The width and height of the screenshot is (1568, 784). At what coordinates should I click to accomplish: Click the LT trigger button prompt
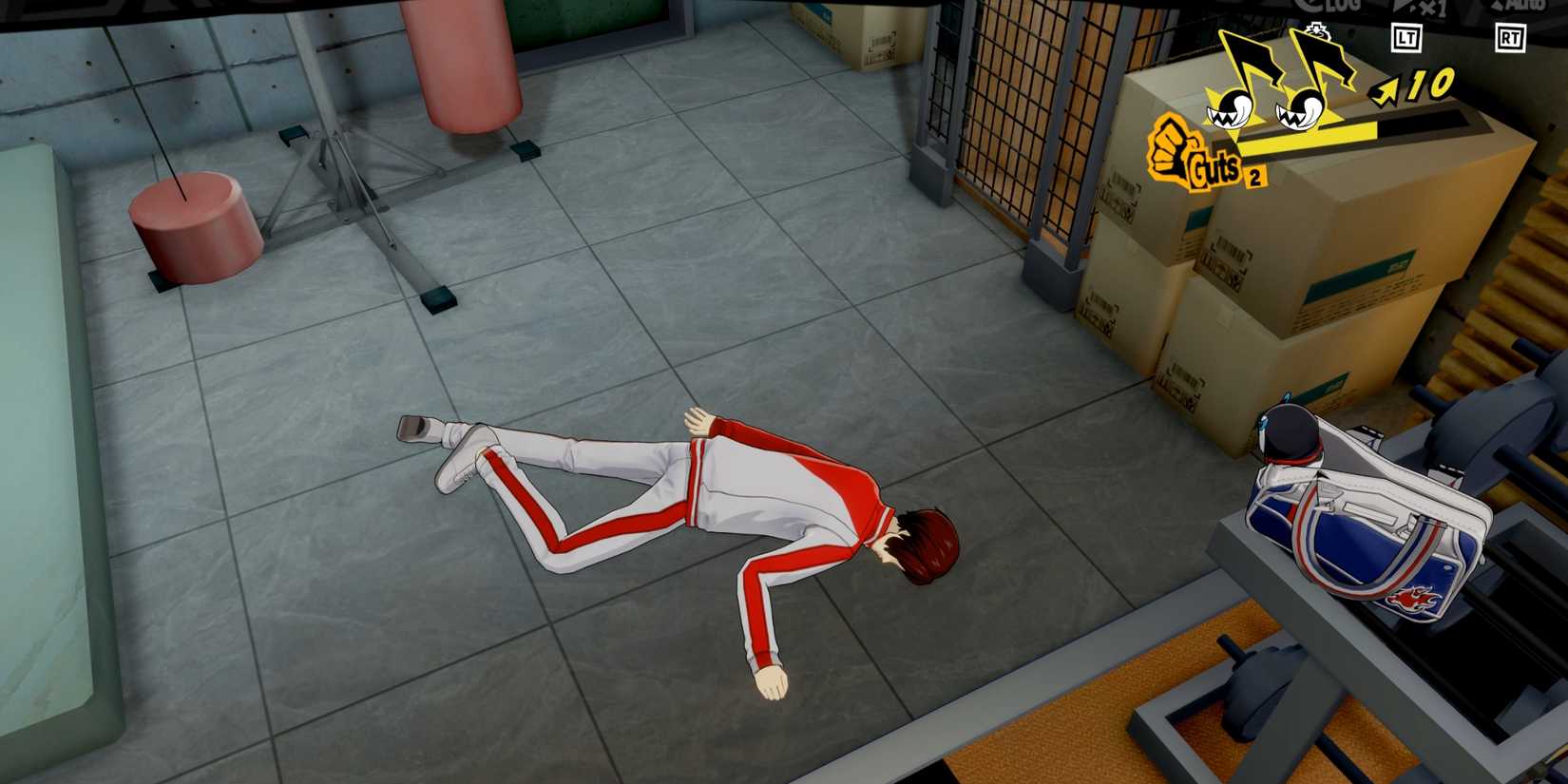coord(1407,38)
